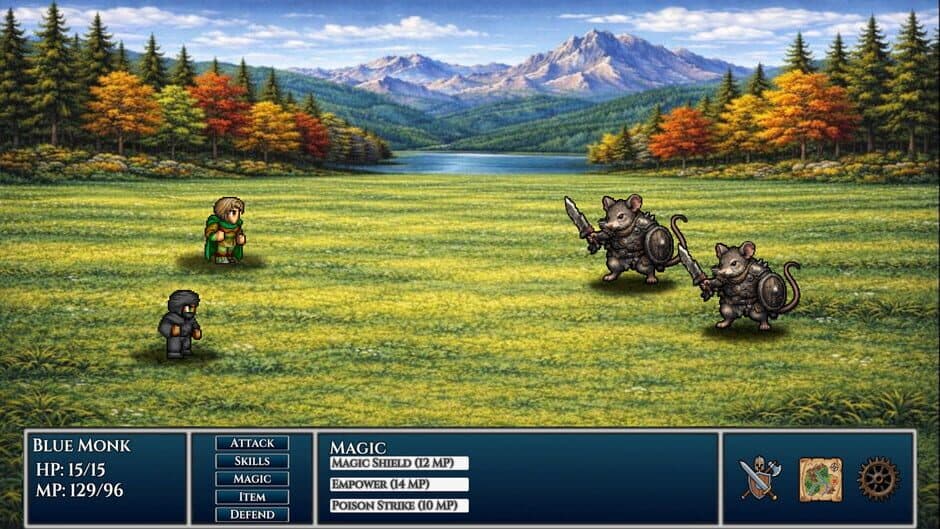Open the Skills command list
This screenshot has width=940, height=529.
(252, 461)
